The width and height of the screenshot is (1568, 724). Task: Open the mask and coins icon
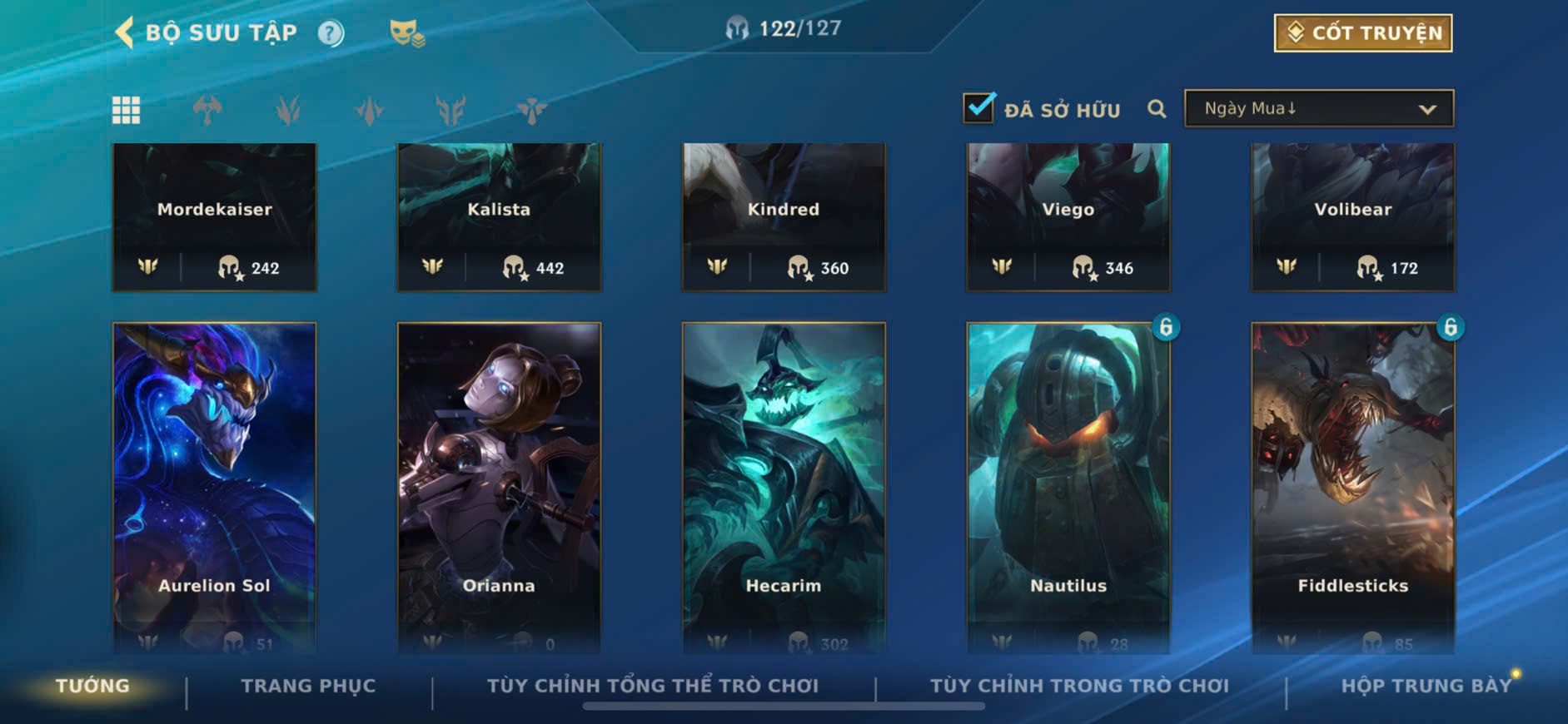click(406, 33)
